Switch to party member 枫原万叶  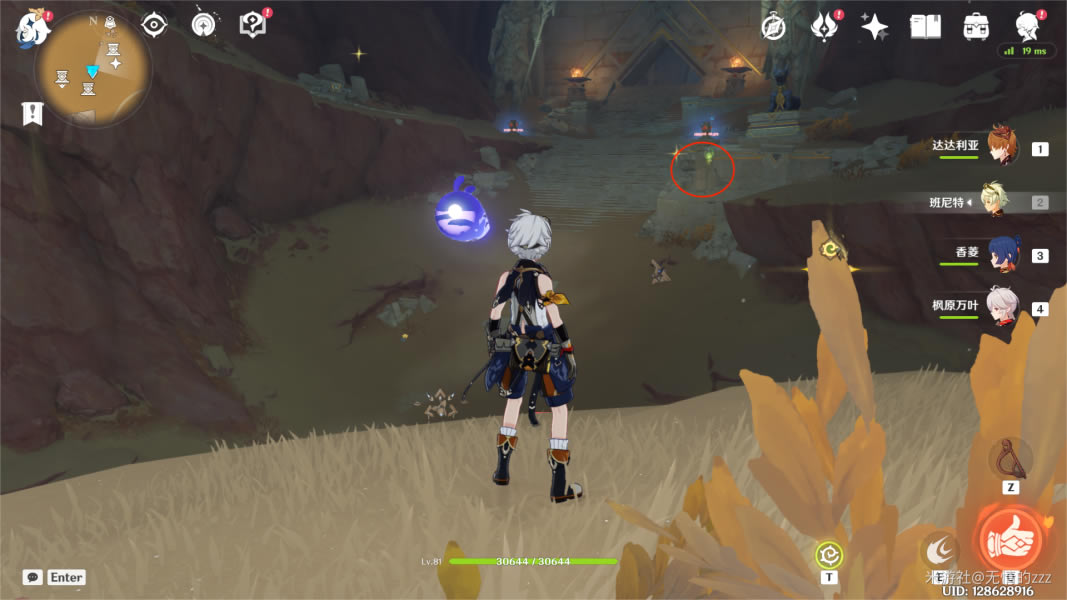point(1002,308)
